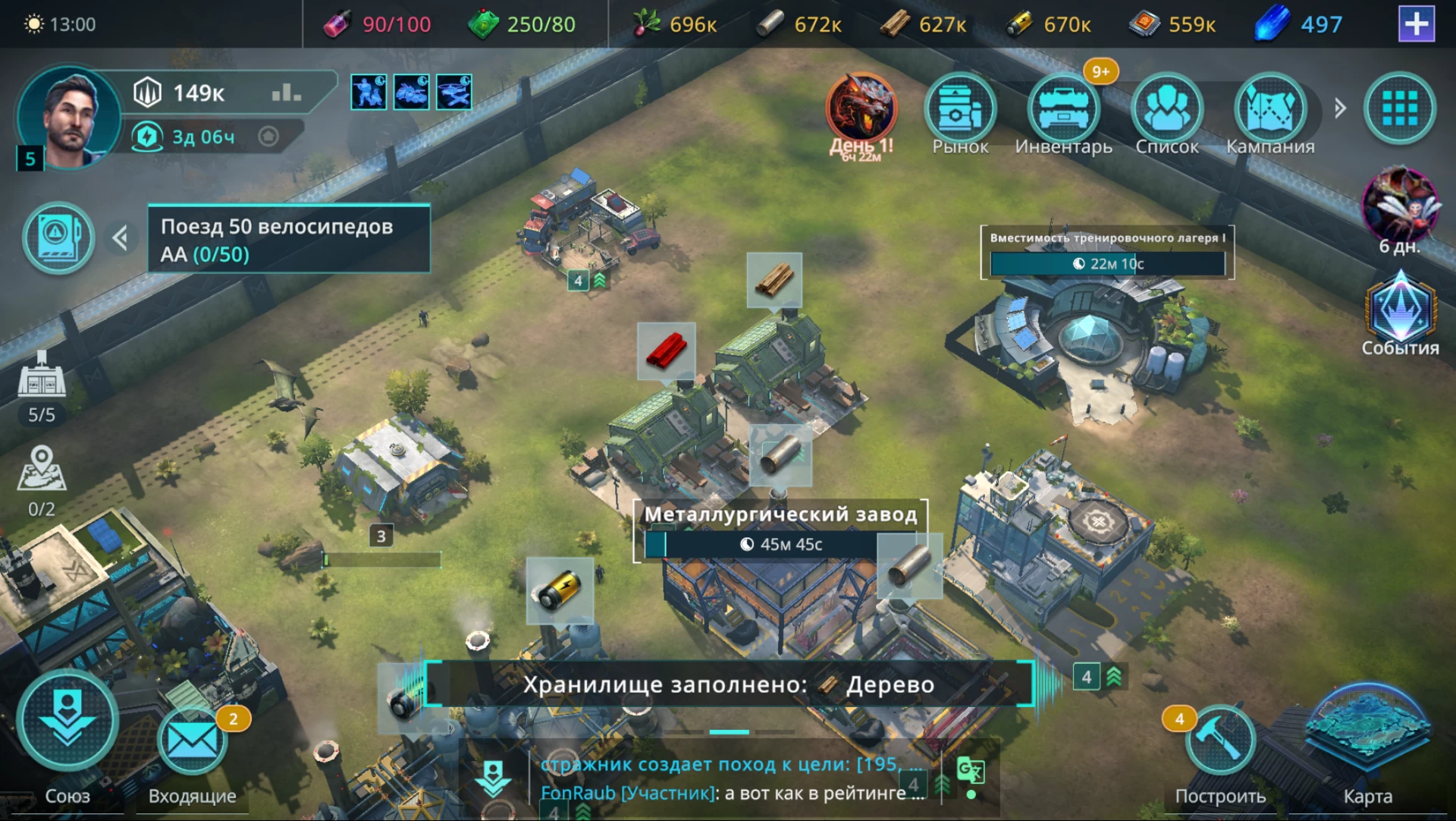Image resolution: width=1456 pixels, height=821 pixels.
Task: Open the Союз alliance menu
Action: 67,725
